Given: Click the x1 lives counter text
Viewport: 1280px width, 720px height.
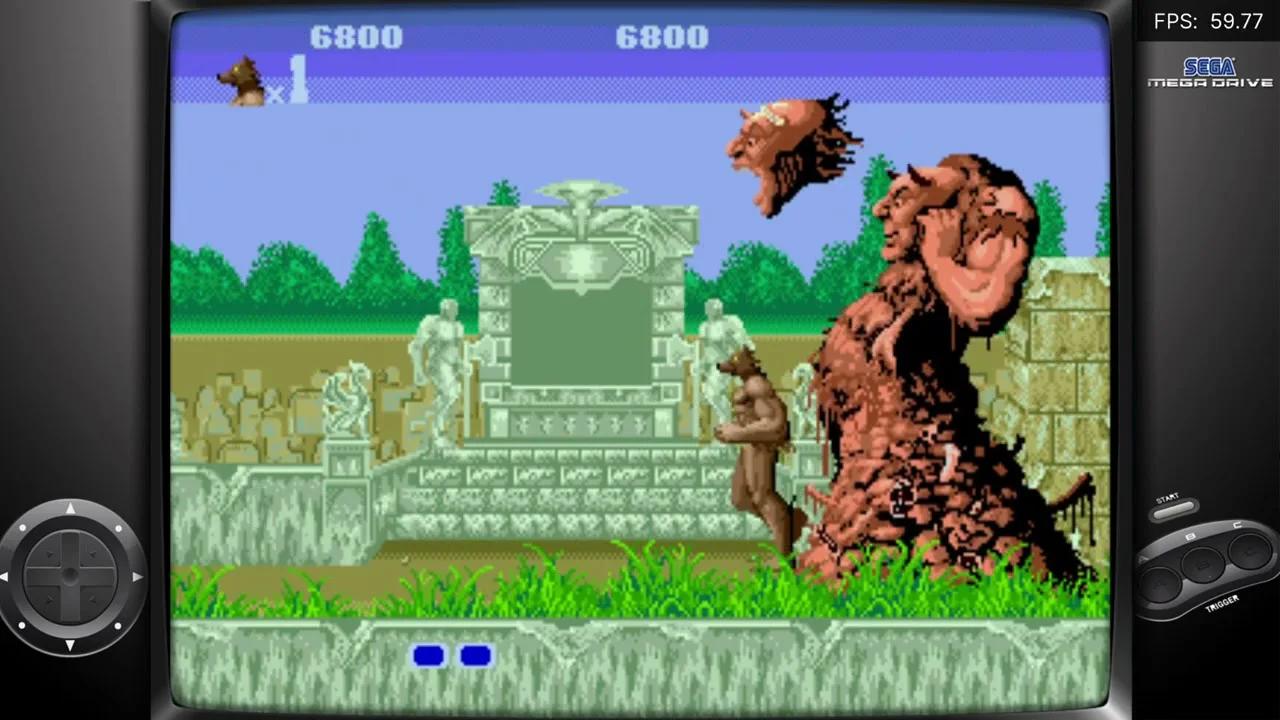Looking at the screenshot, I should coord(292,84).
